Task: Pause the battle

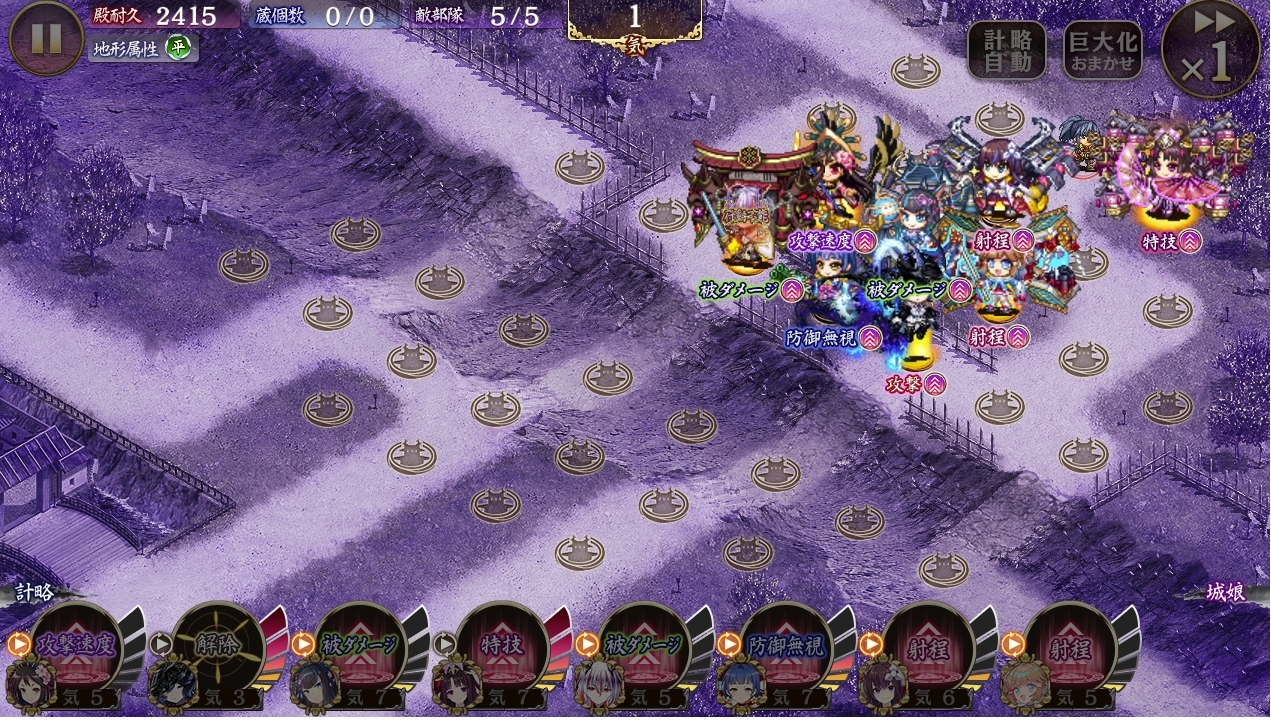Action: [x=46, y=38]
